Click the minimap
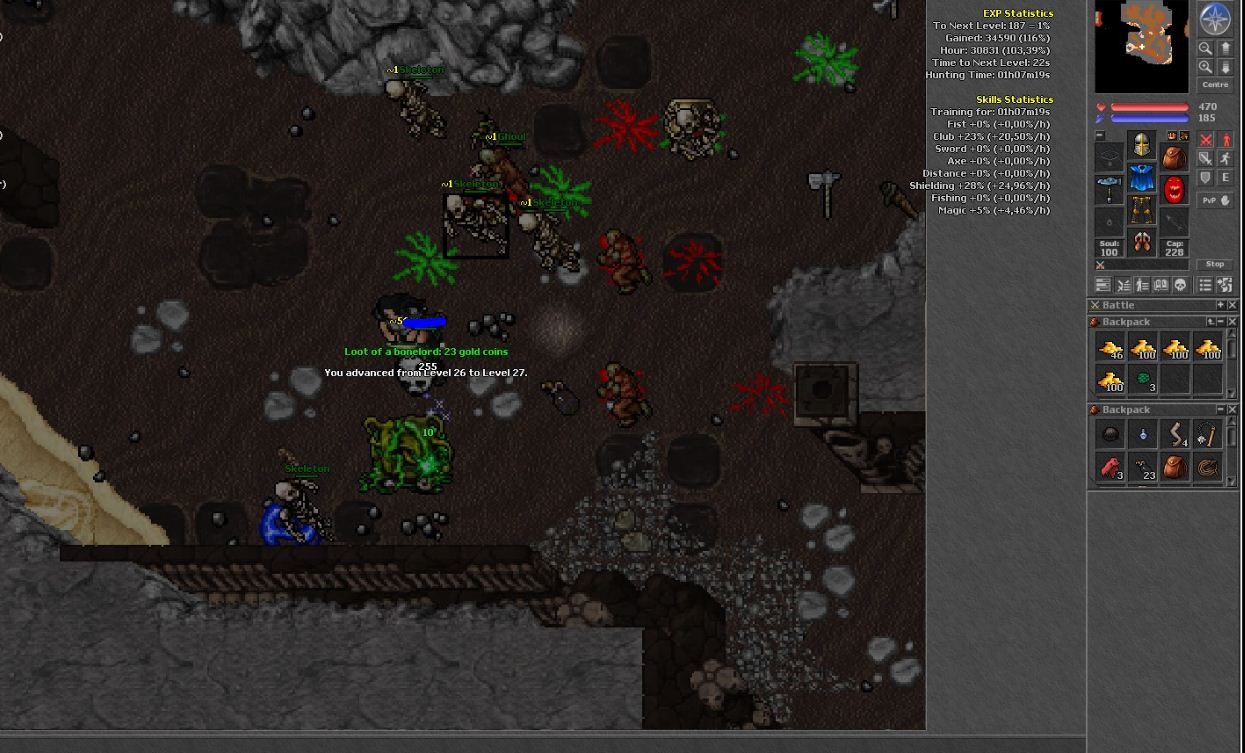The height and width of the screenshot is (753, 1245). [x=1141, y=45]
